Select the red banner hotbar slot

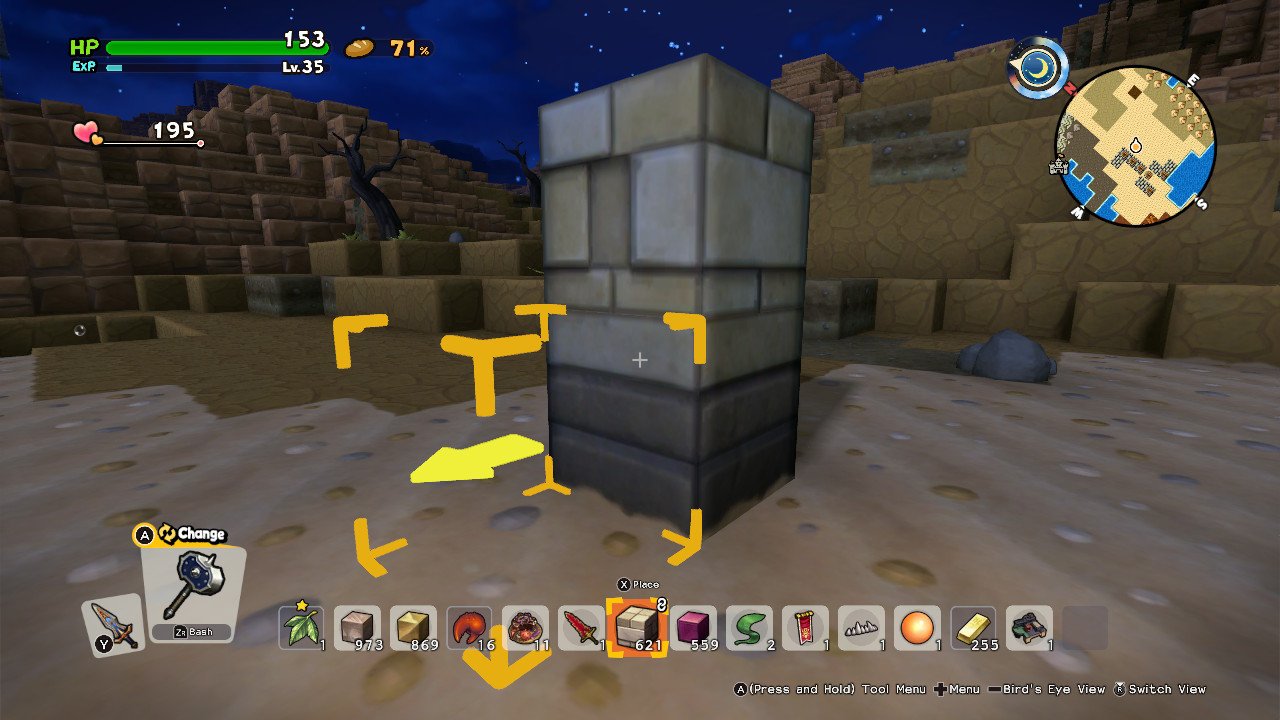[805, 628]
